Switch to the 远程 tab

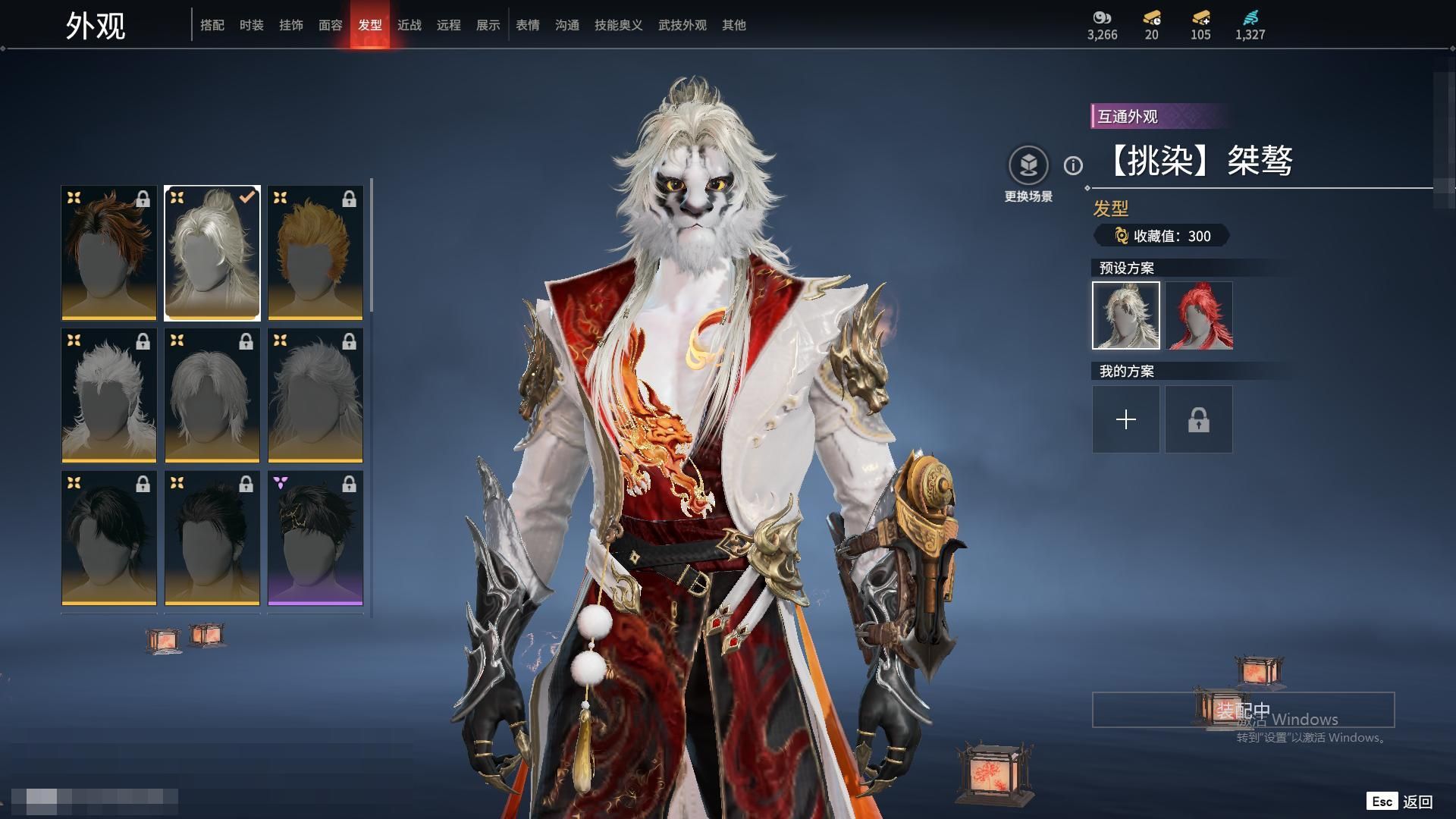[x=449, y=25]
